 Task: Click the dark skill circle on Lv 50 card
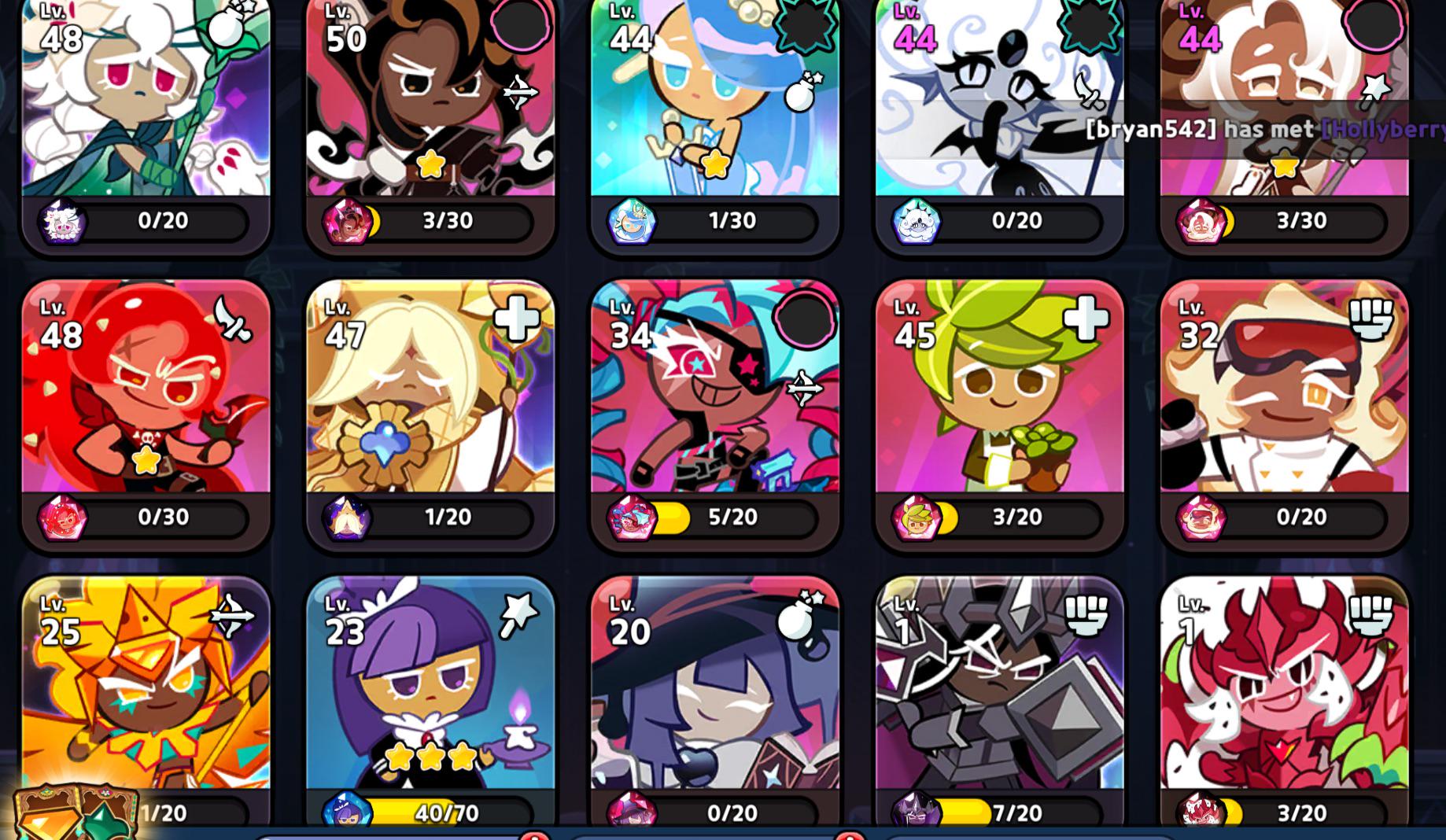click(519, 27)
